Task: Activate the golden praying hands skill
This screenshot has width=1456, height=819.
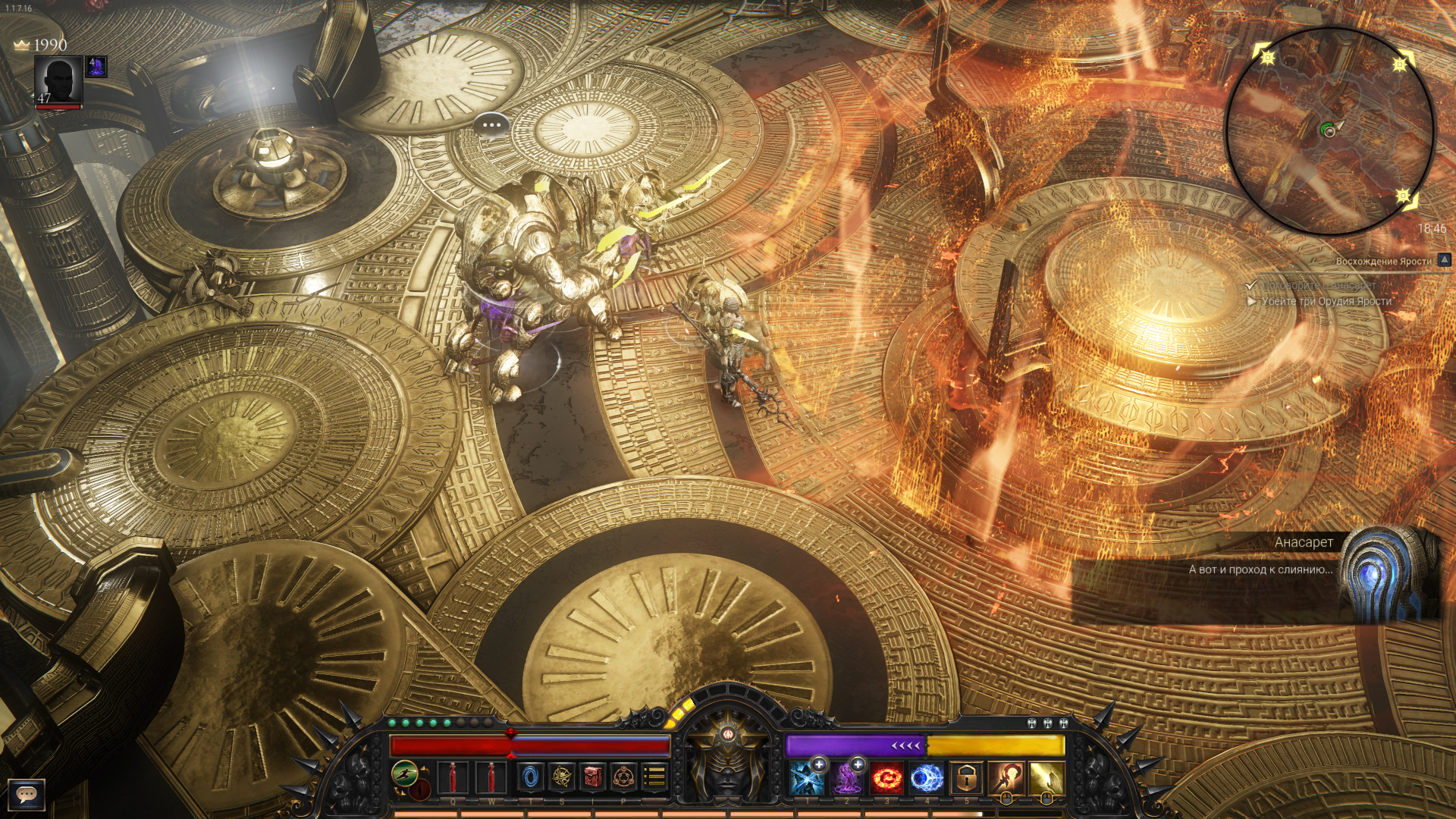Action: [x=1047, y=779]
